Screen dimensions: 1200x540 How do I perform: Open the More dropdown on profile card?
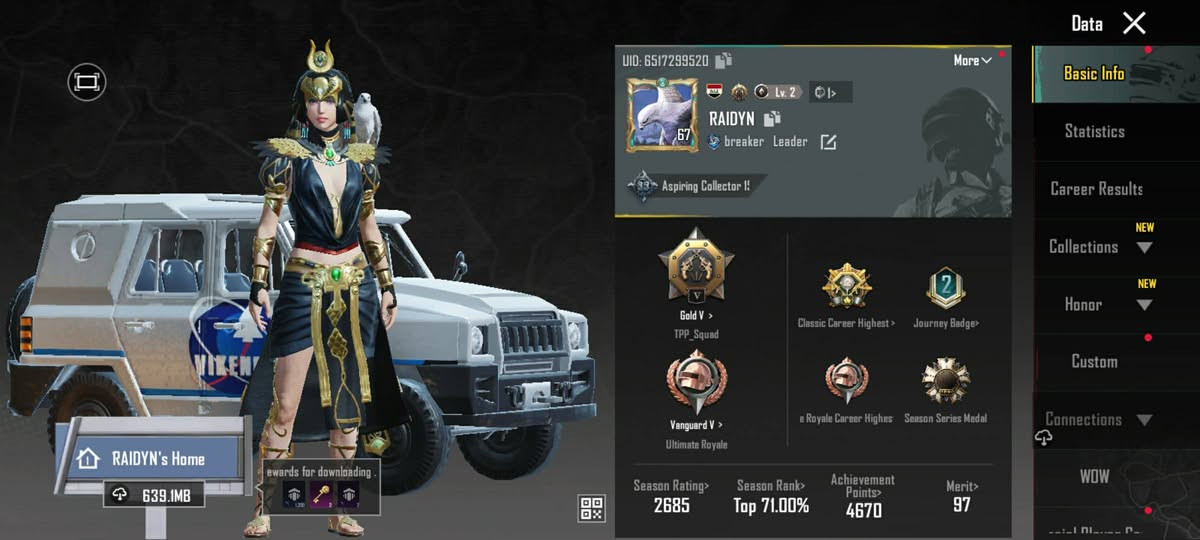[x=972, y=61]
